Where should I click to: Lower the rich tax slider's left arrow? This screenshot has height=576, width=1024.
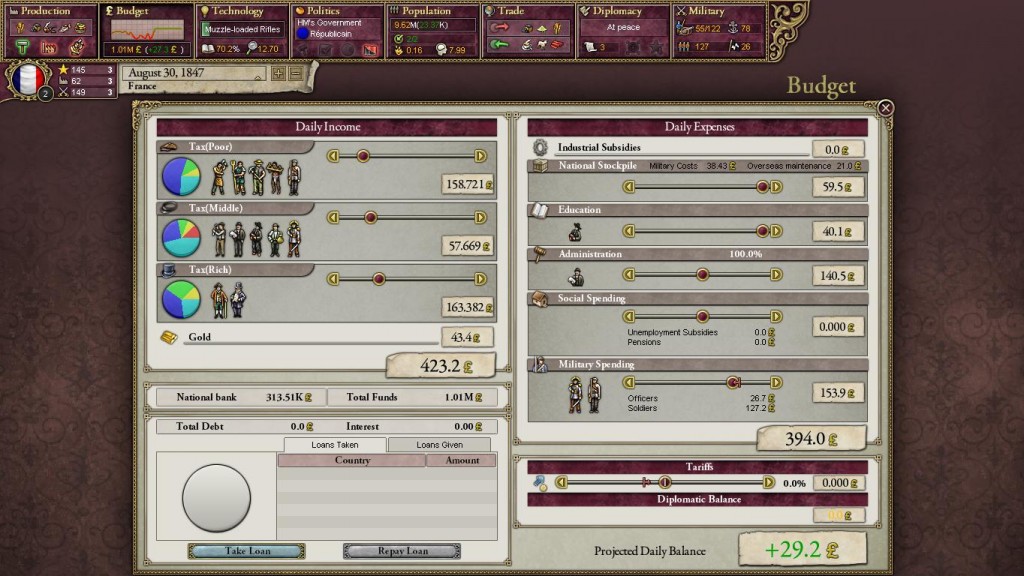click(334, 279)
